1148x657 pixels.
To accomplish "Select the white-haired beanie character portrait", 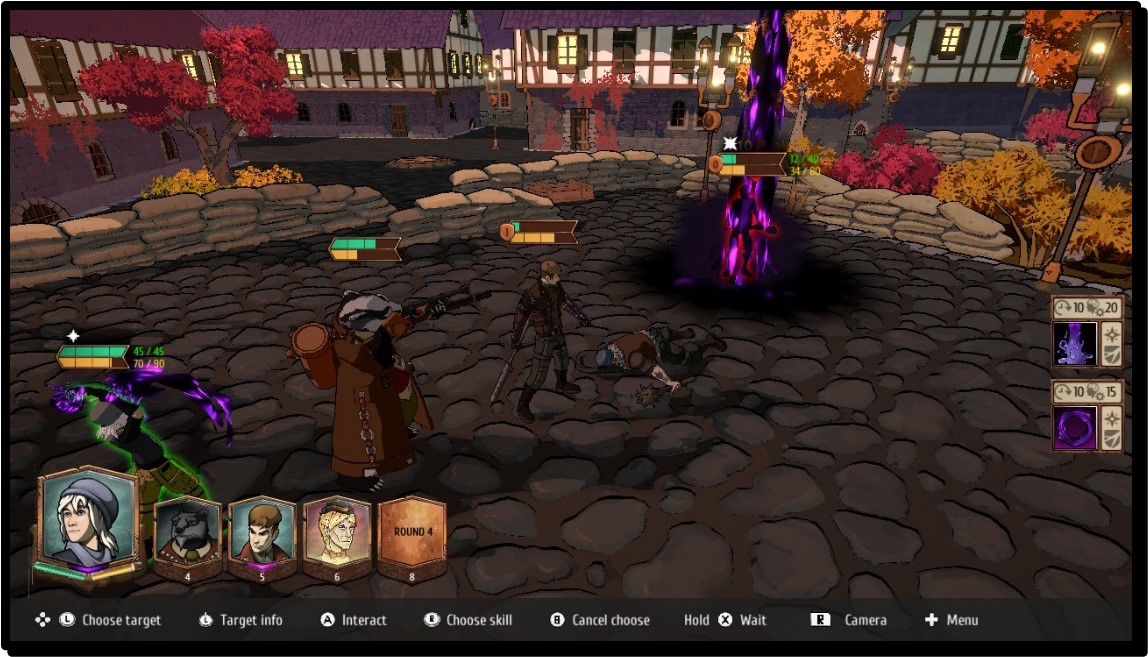I will (87, 520).
